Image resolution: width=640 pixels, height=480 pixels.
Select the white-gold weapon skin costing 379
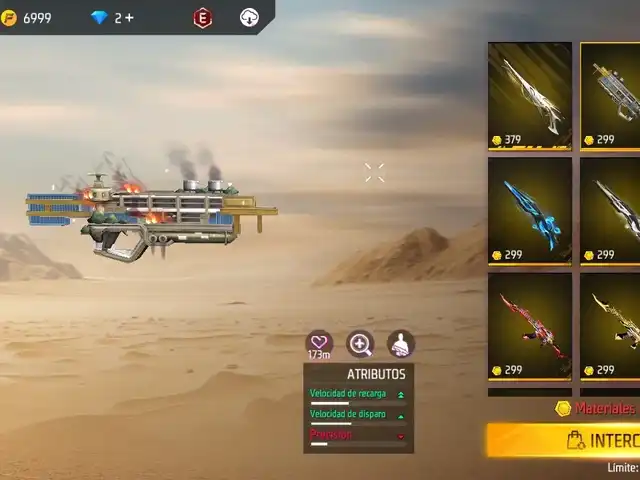coord(529,96)
